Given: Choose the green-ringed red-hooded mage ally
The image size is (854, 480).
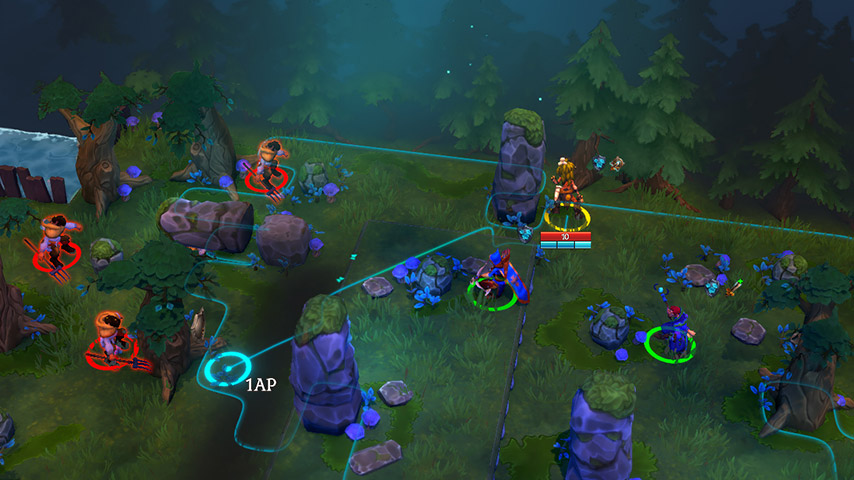Looking at the screenshot, I should [x=672, y=333].
